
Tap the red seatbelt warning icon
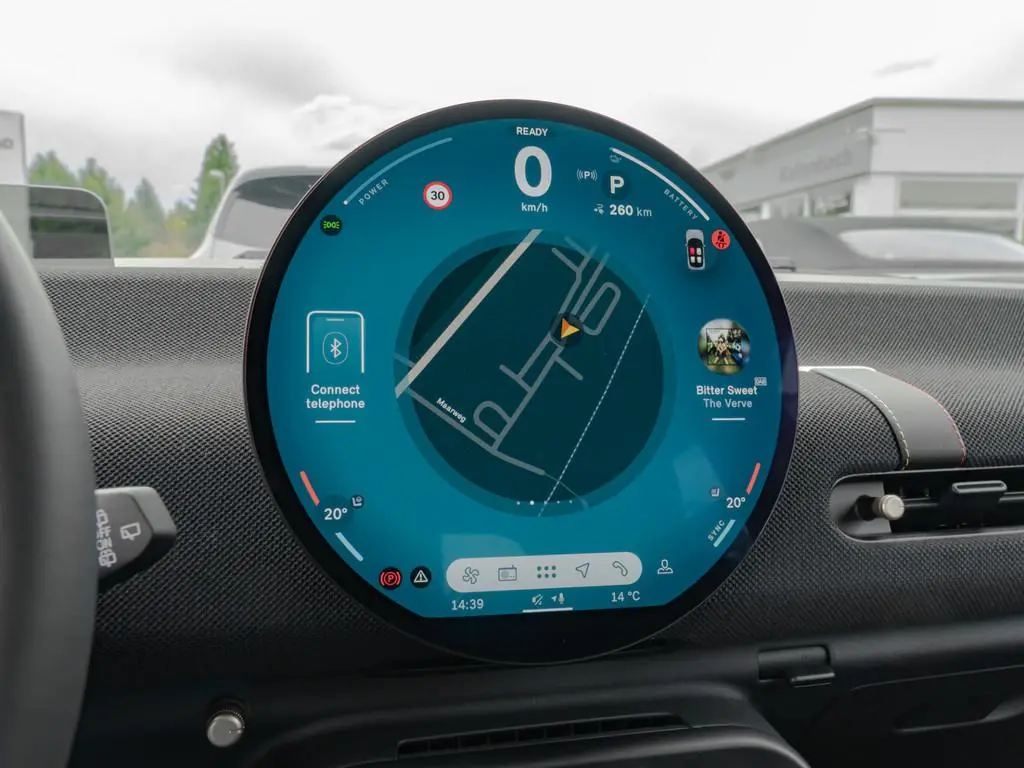tap(721, 240)
